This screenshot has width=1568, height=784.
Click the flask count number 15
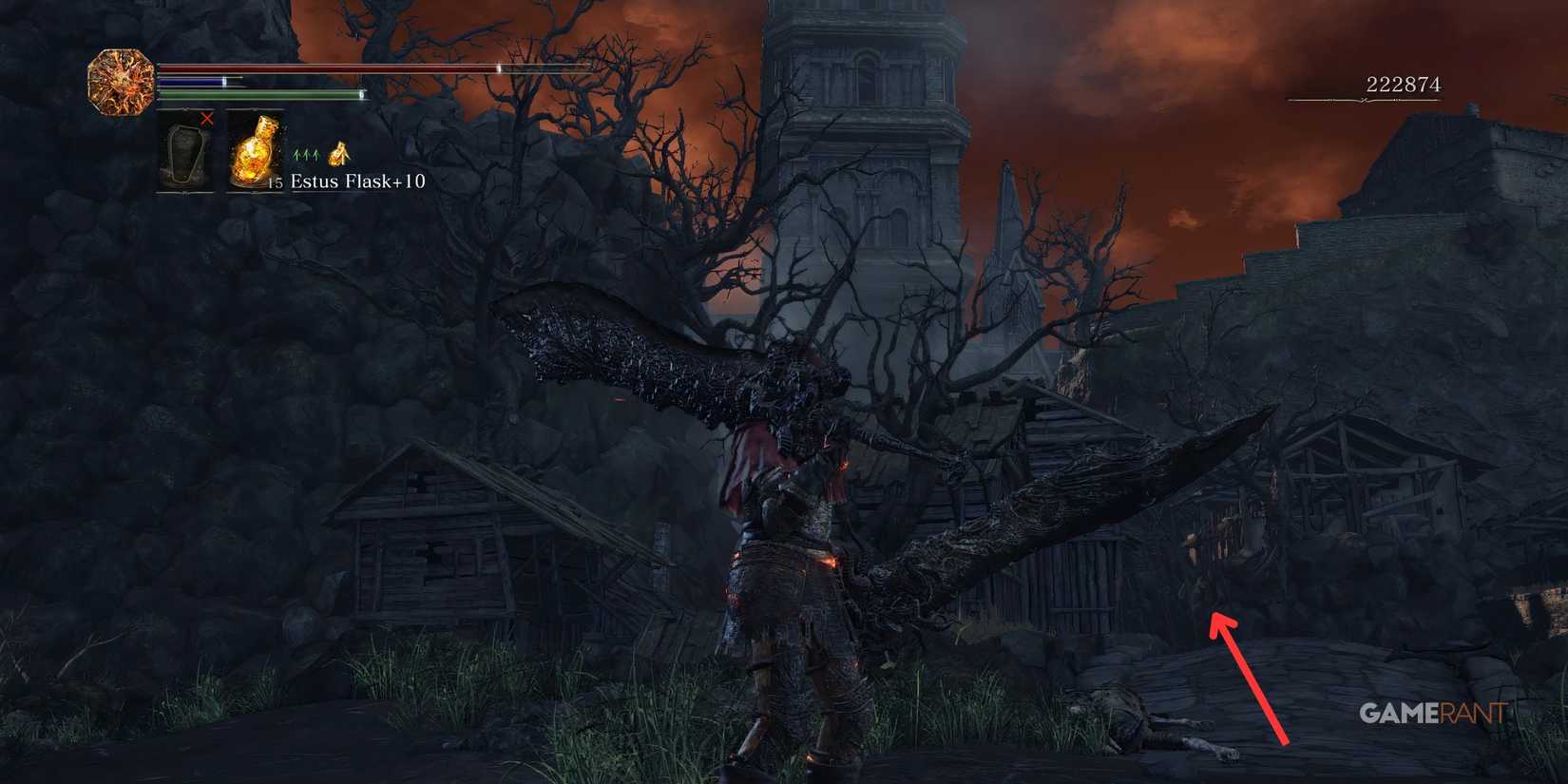click(x=275, y=182)
